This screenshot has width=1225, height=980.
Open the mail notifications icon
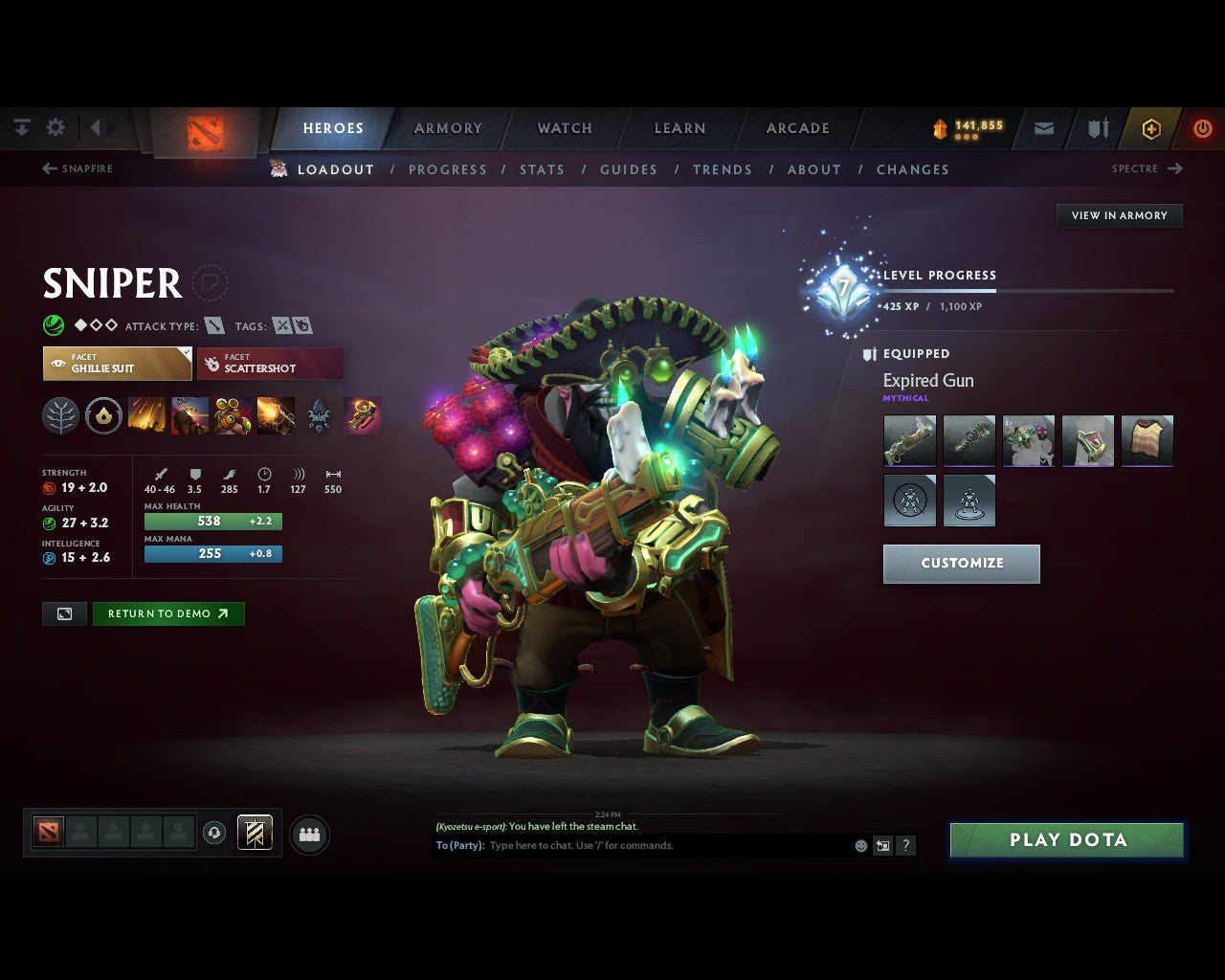[x=1043, y=128]
